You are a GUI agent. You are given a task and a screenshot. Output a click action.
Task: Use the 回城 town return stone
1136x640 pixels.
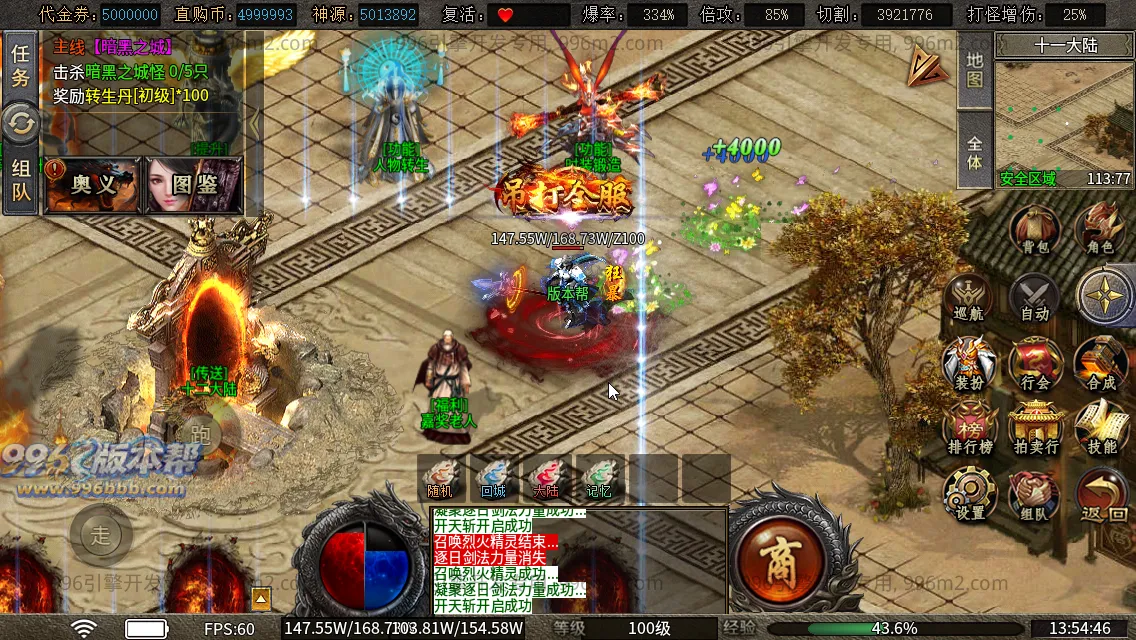click(x=493, y=477)
